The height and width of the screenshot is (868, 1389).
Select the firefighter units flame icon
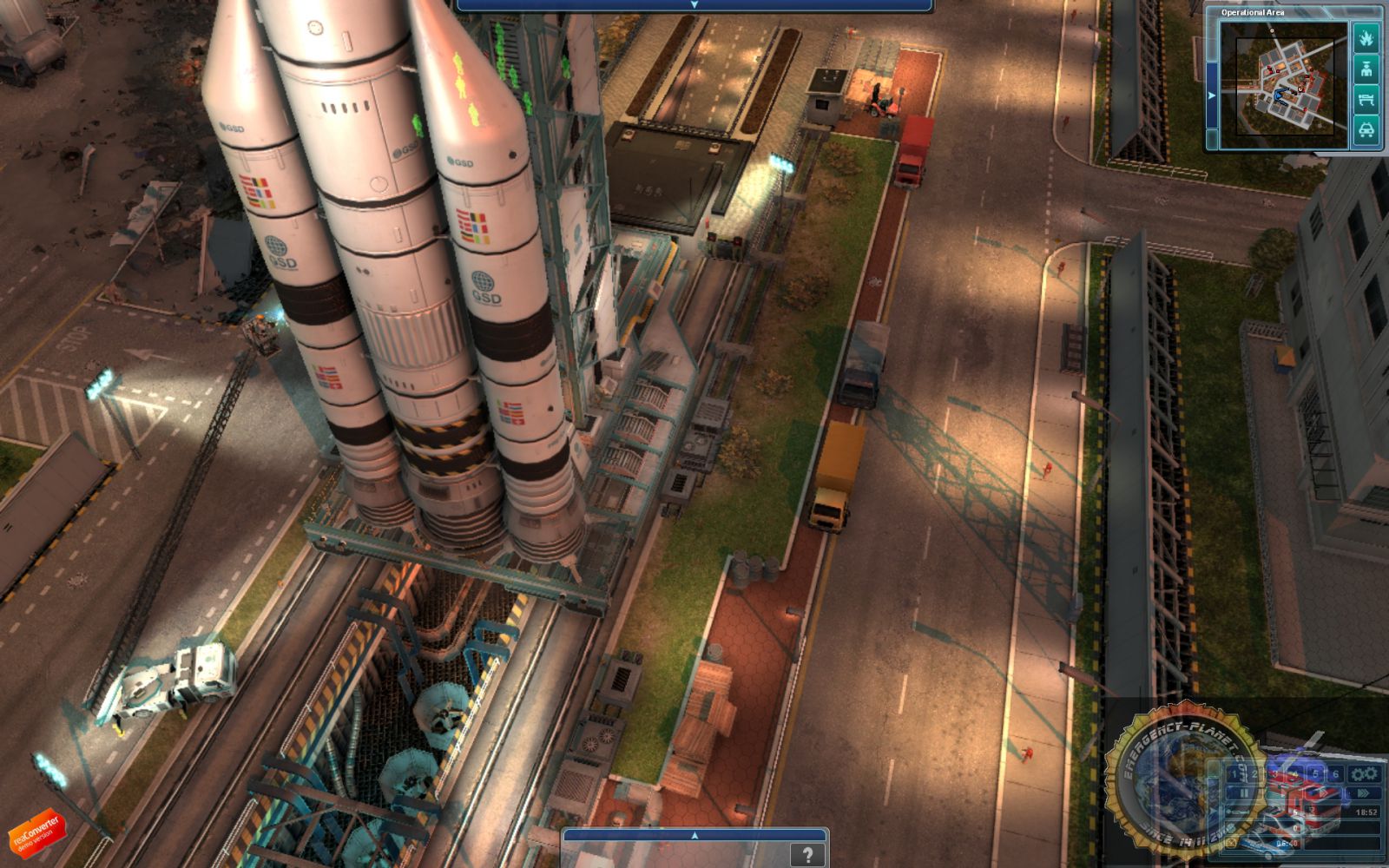(x=1366, y=38)
